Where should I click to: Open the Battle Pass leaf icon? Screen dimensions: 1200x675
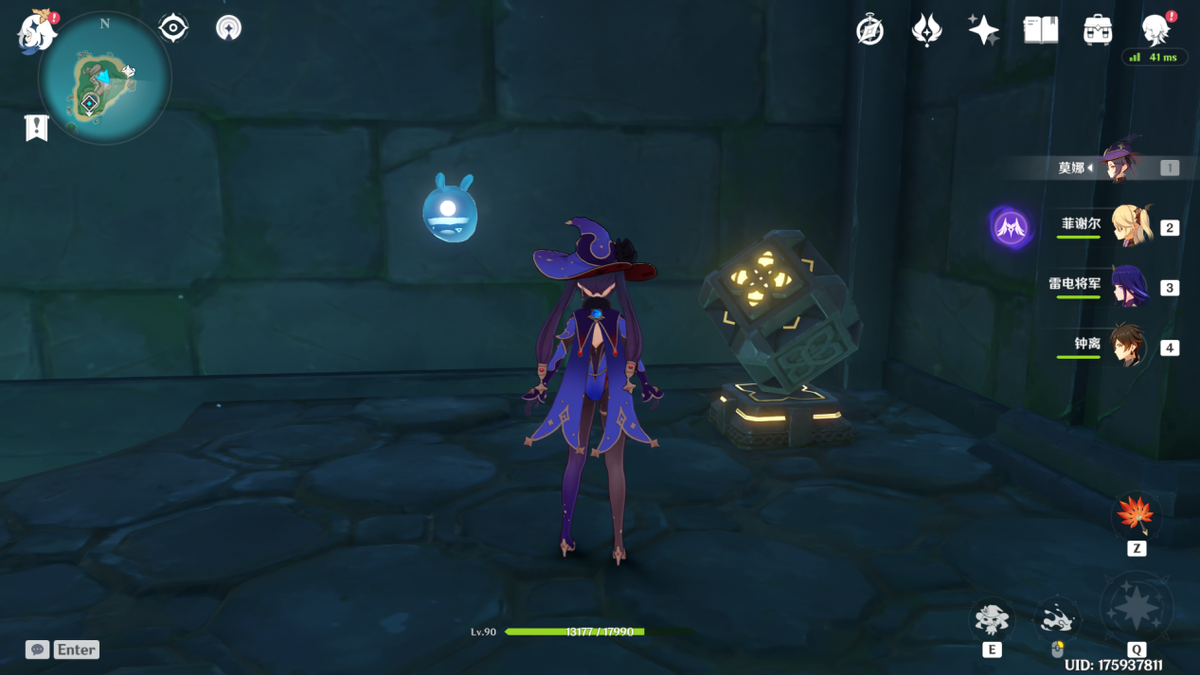[x=927, y=30]
